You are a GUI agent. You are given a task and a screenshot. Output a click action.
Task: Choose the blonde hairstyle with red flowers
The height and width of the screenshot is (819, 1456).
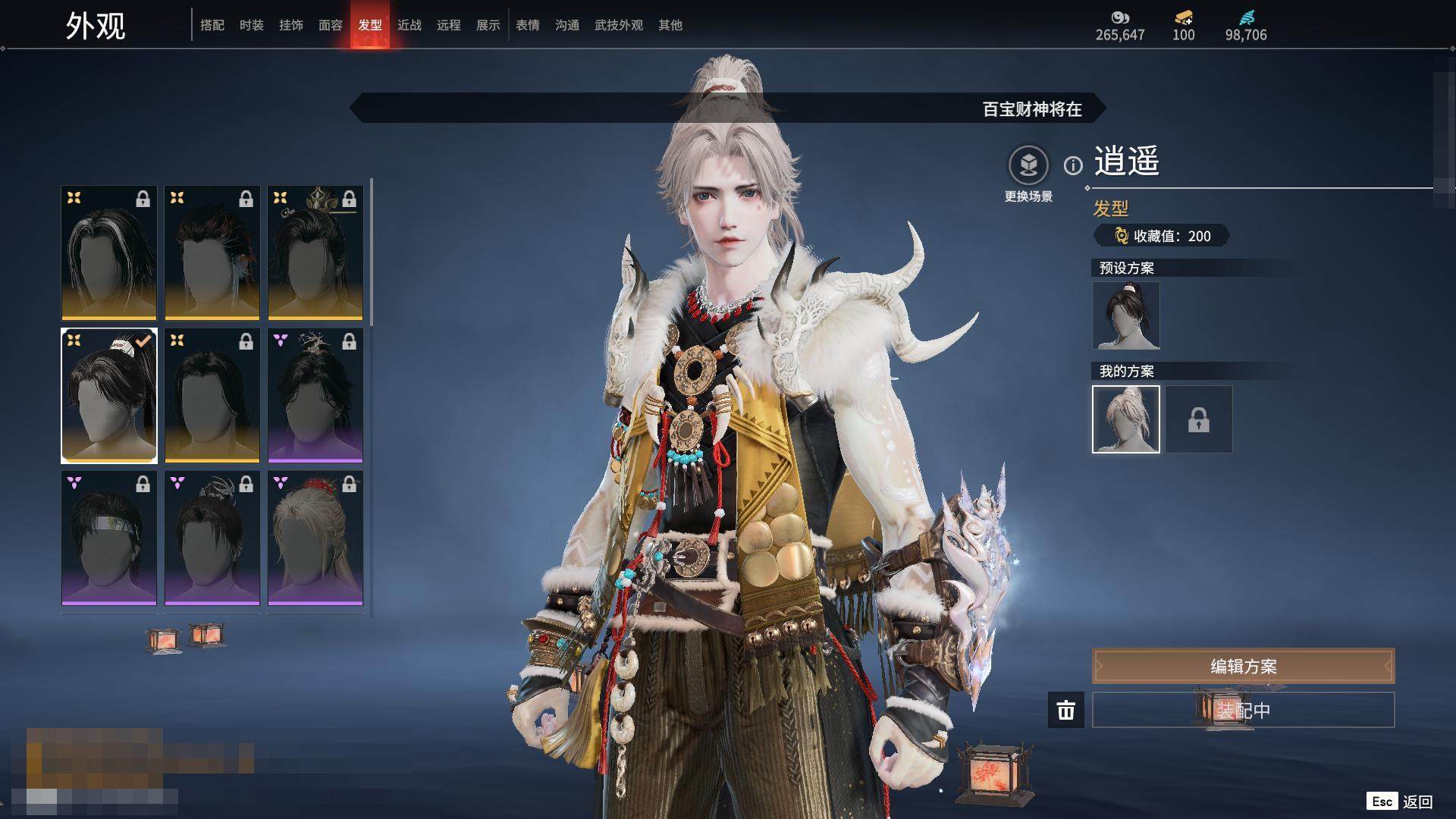click(x=315, y=538)
